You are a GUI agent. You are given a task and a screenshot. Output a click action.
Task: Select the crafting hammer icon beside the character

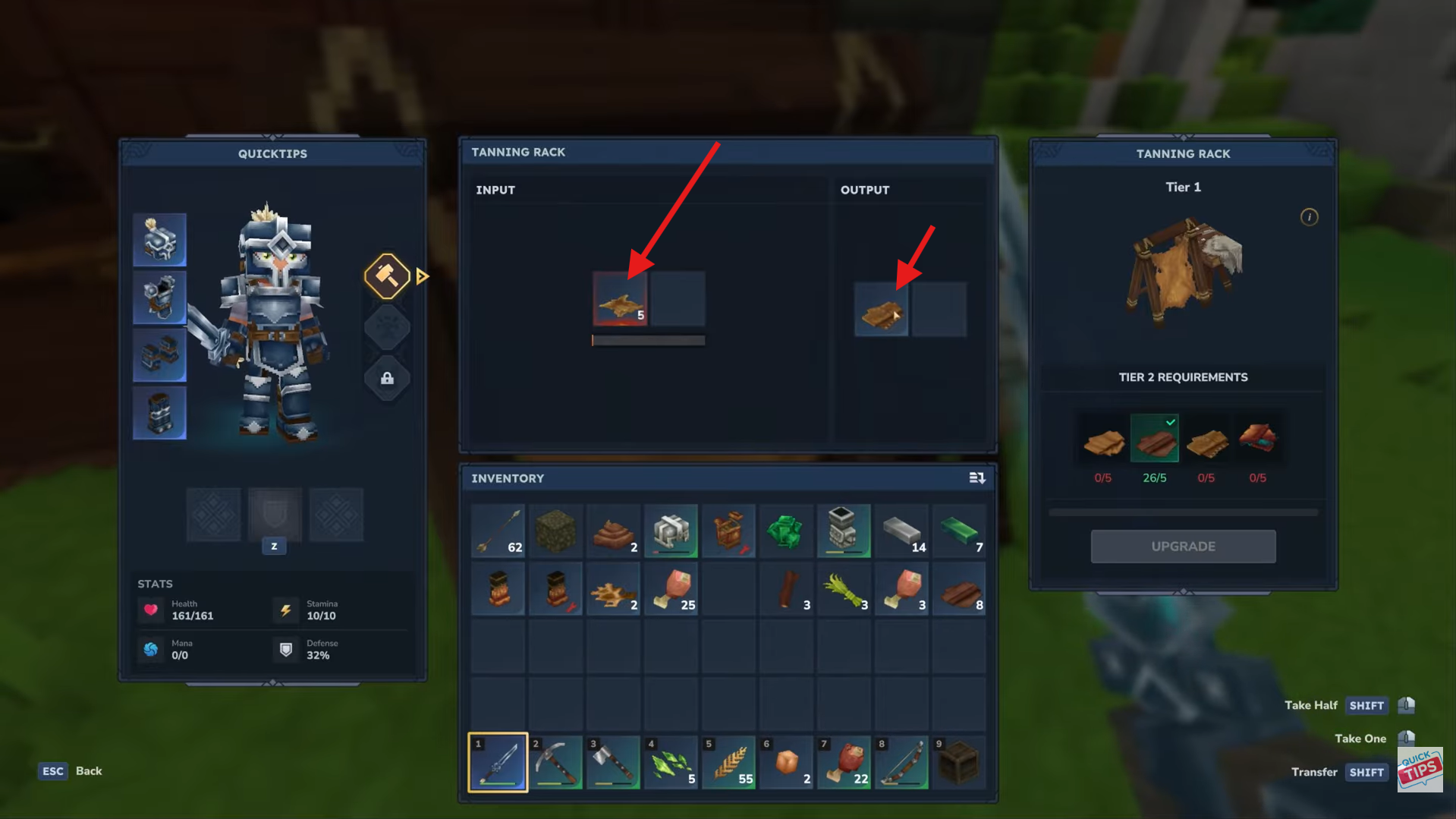coord(387,276)
